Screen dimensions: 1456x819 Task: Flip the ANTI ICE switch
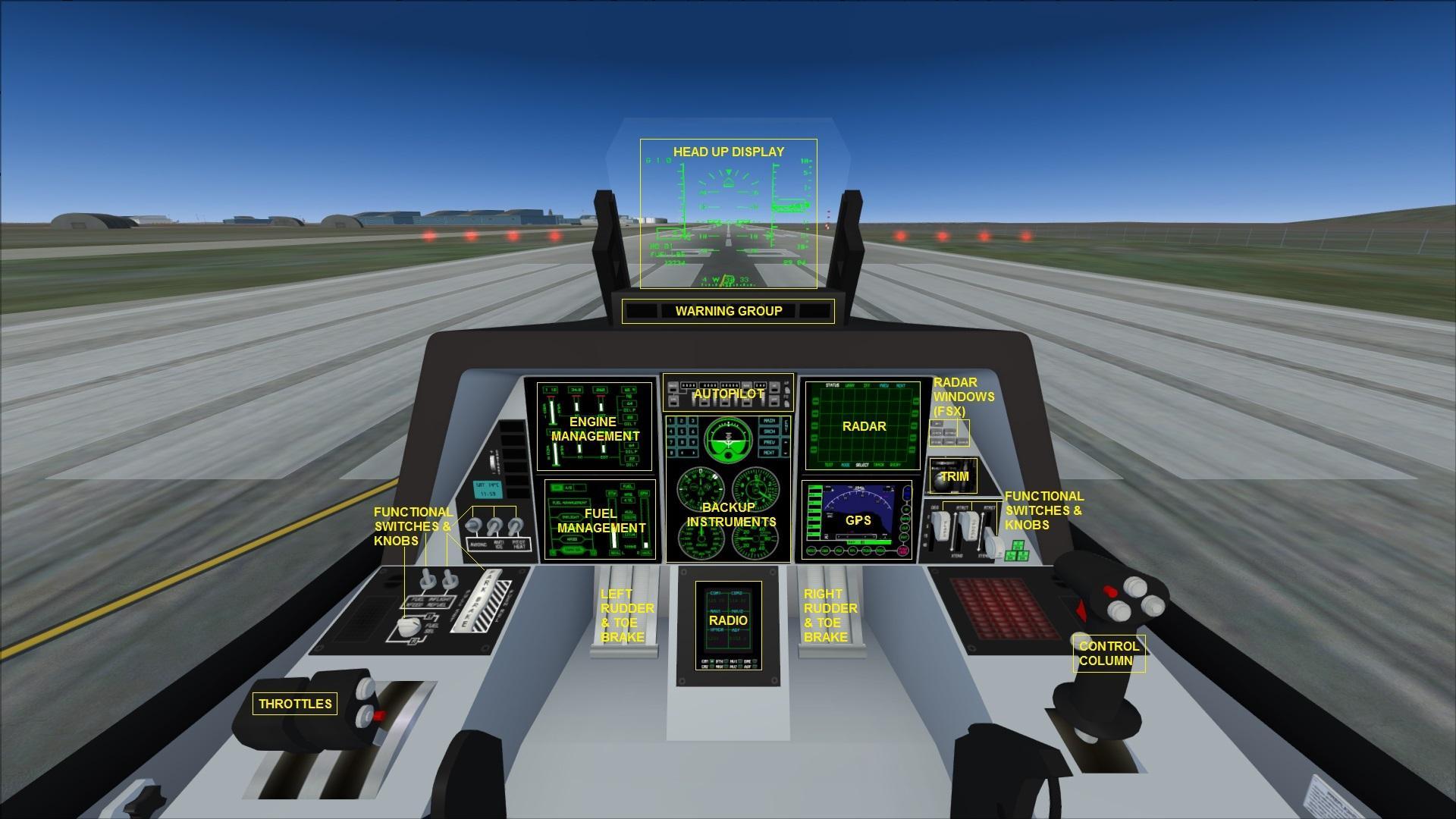[494, 523]
